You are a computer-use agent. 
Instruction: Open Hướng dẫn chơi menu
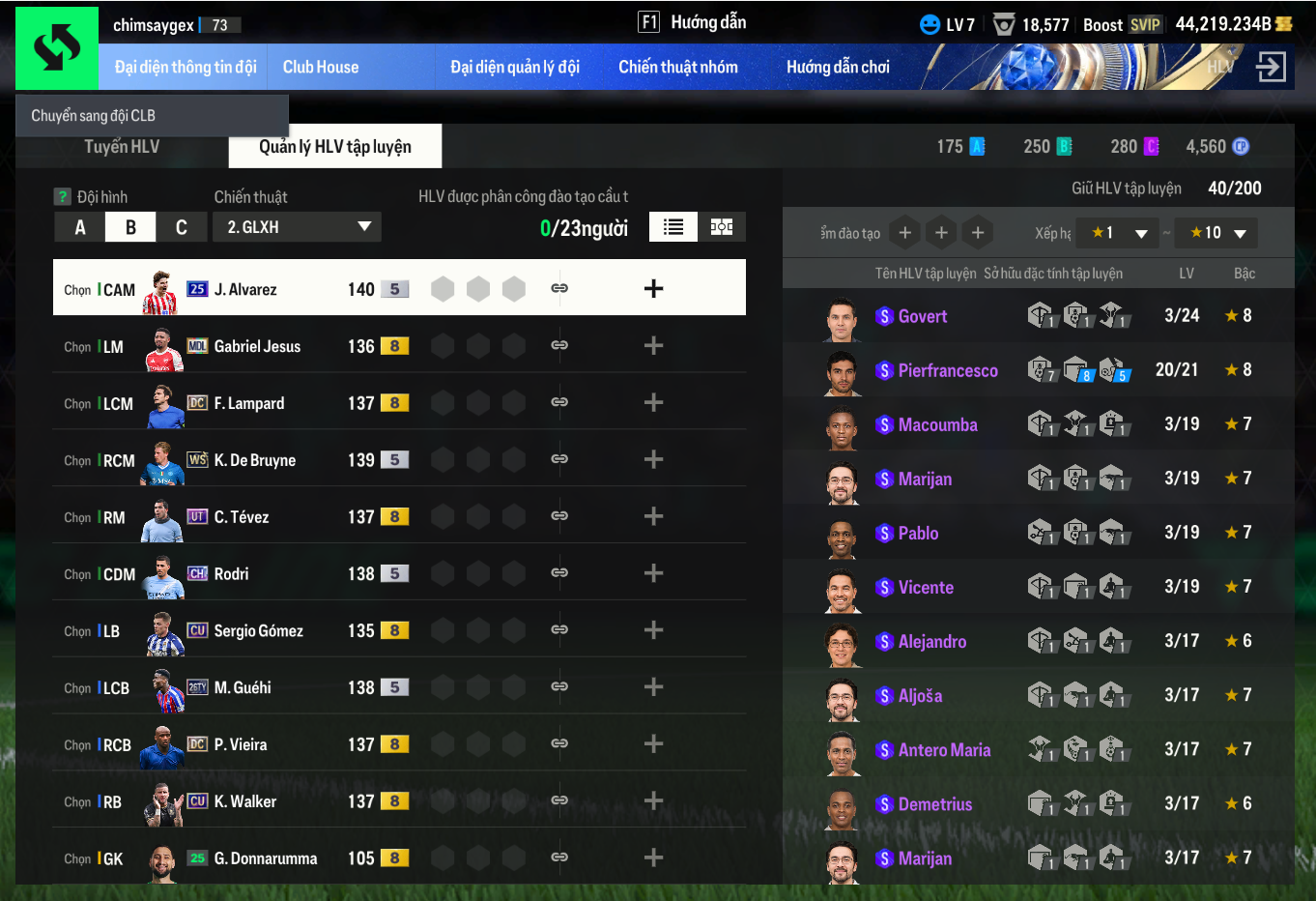point(838,67)
